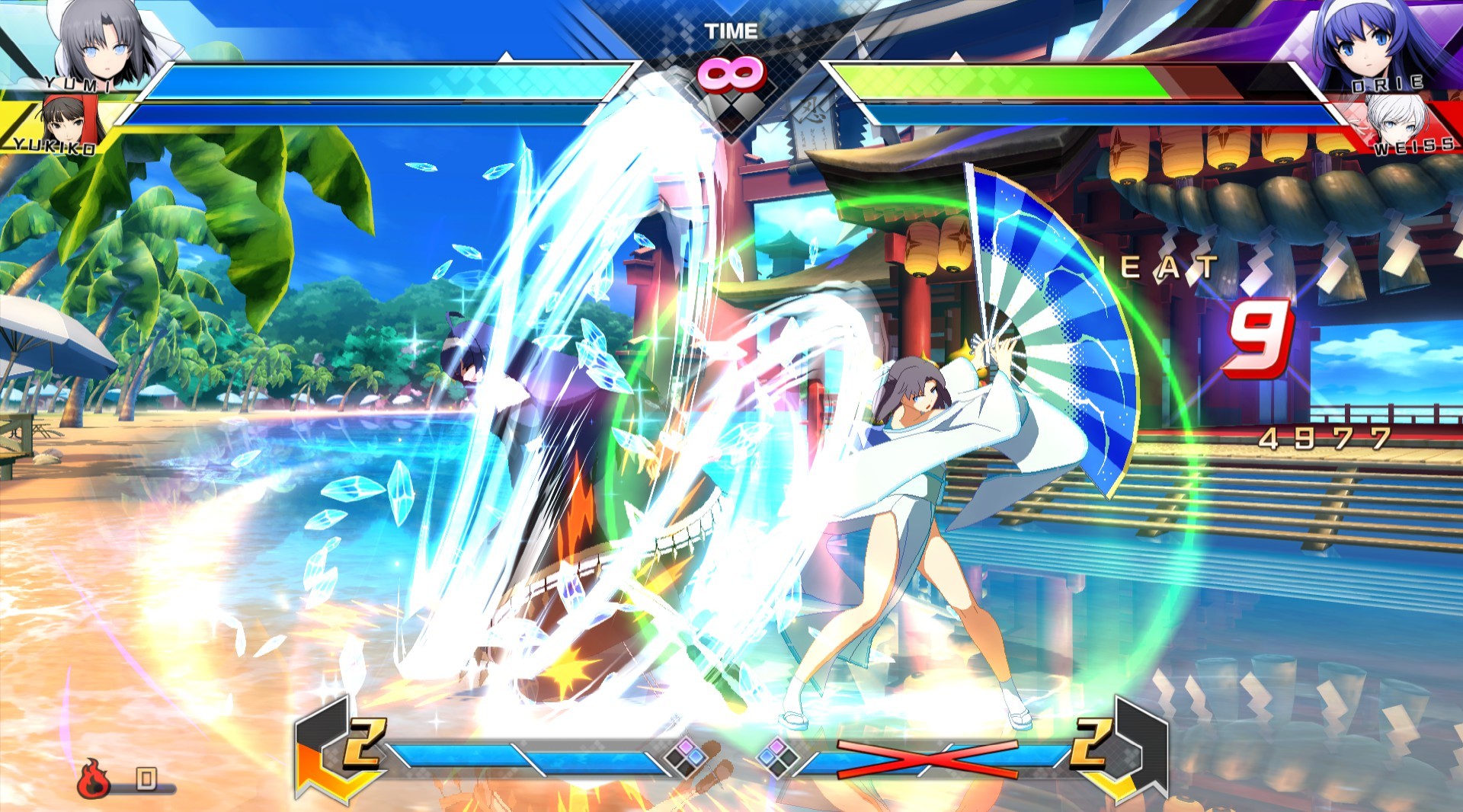
Task: Click the red flame icon
Action: tap(93, 778)
